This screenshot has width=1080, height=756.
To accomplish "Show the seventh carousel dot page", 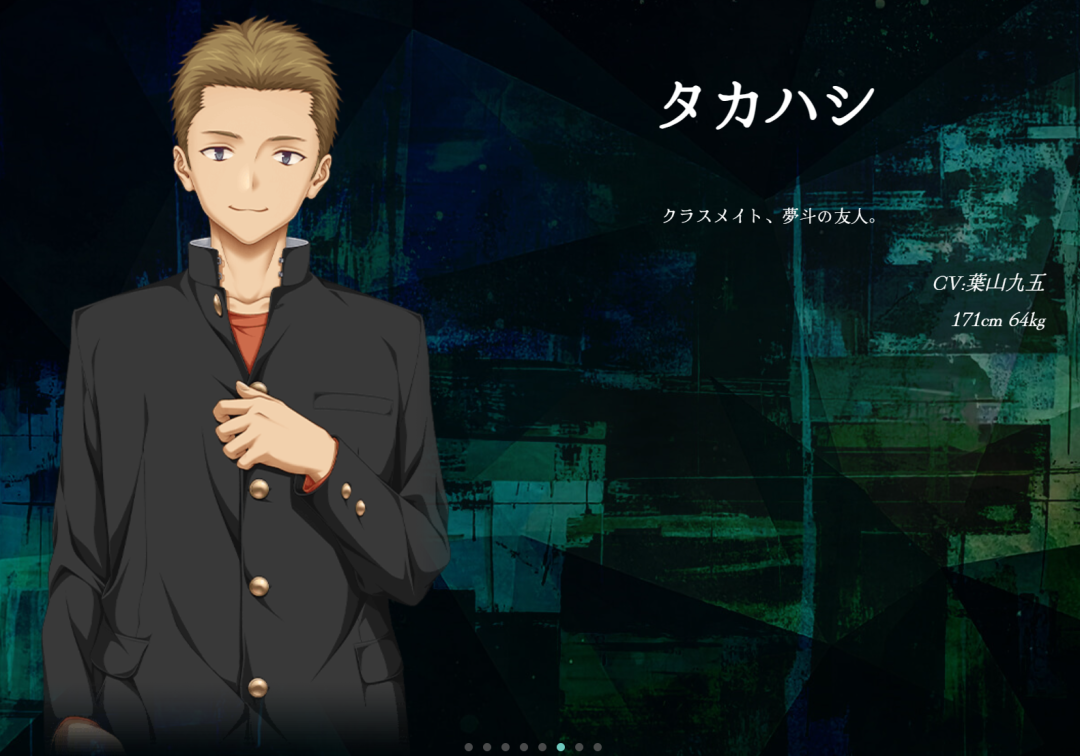I will click(x=579, y=747).
